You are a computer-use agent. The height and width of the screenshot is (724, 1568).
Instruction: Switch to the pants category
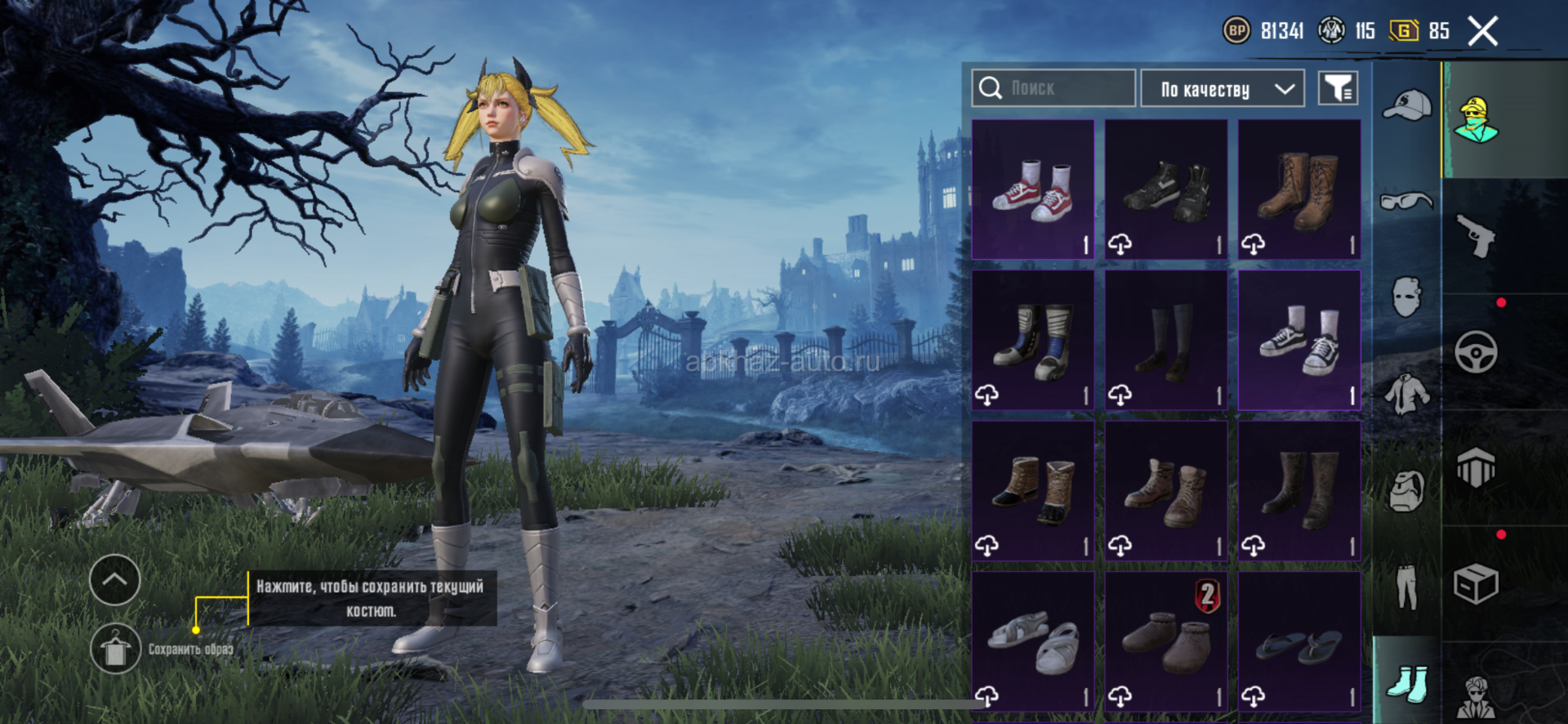pos(1407,587)
